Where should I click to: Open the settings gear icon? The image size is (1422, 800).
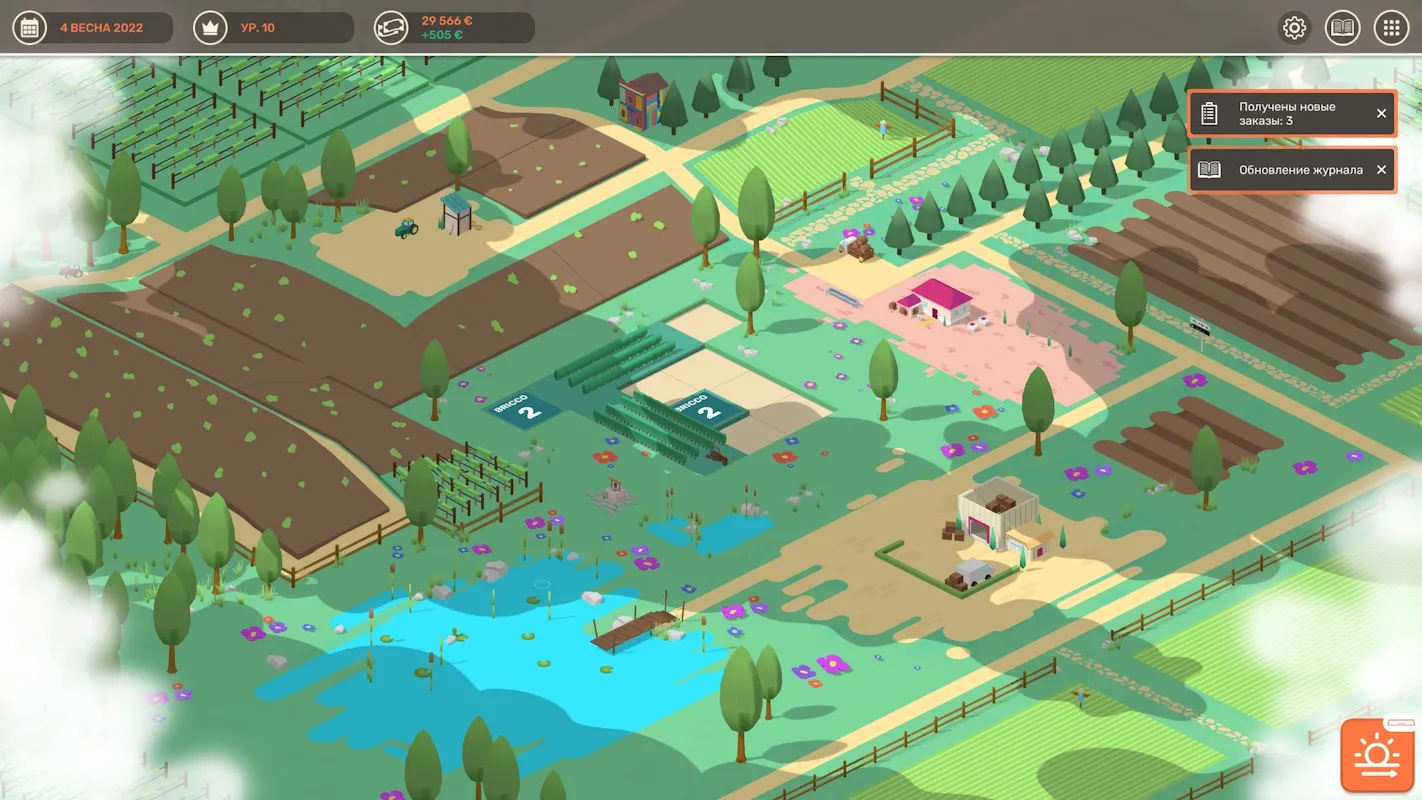coord(1295,28)
